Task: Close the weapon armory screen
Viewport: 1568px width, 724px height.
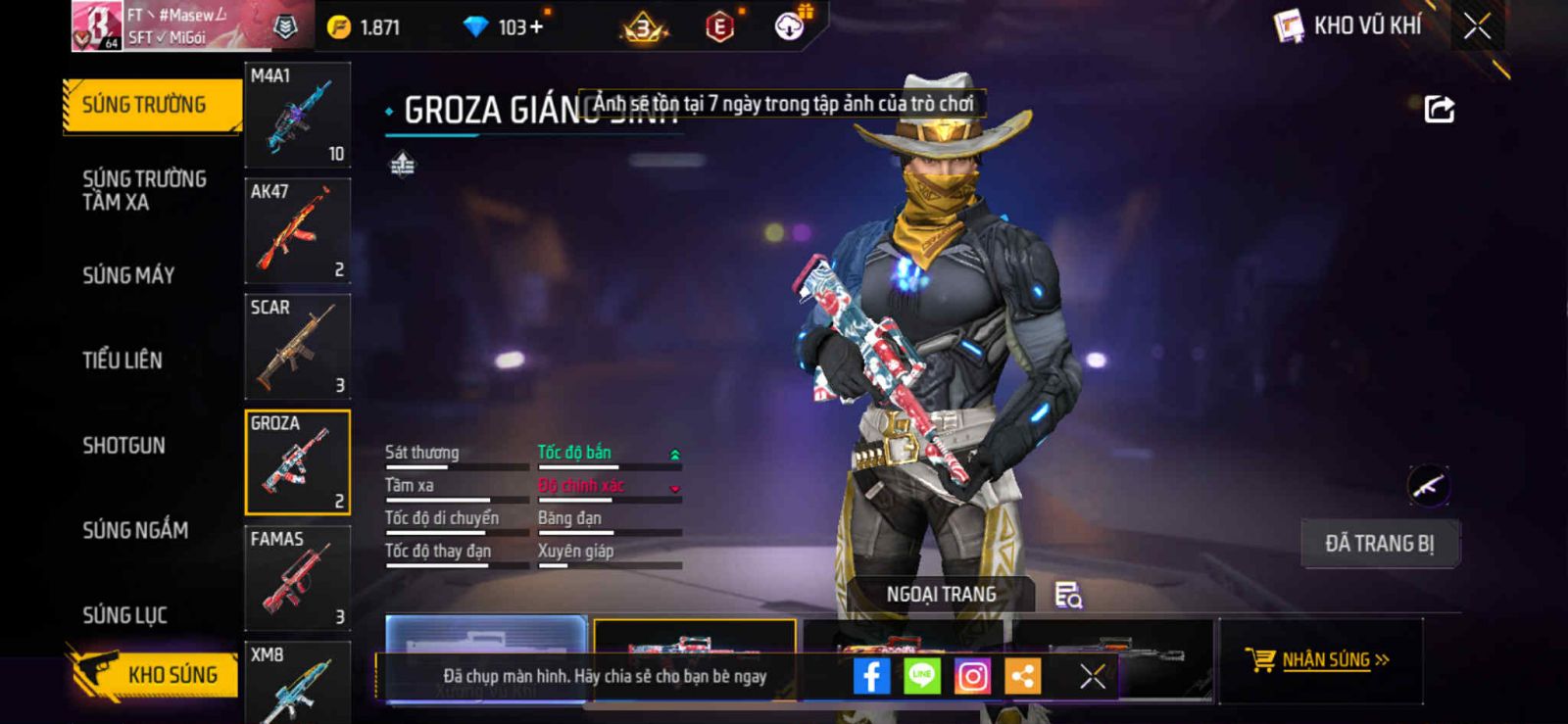Action: pyautogui.click(x=1477, y=26)
